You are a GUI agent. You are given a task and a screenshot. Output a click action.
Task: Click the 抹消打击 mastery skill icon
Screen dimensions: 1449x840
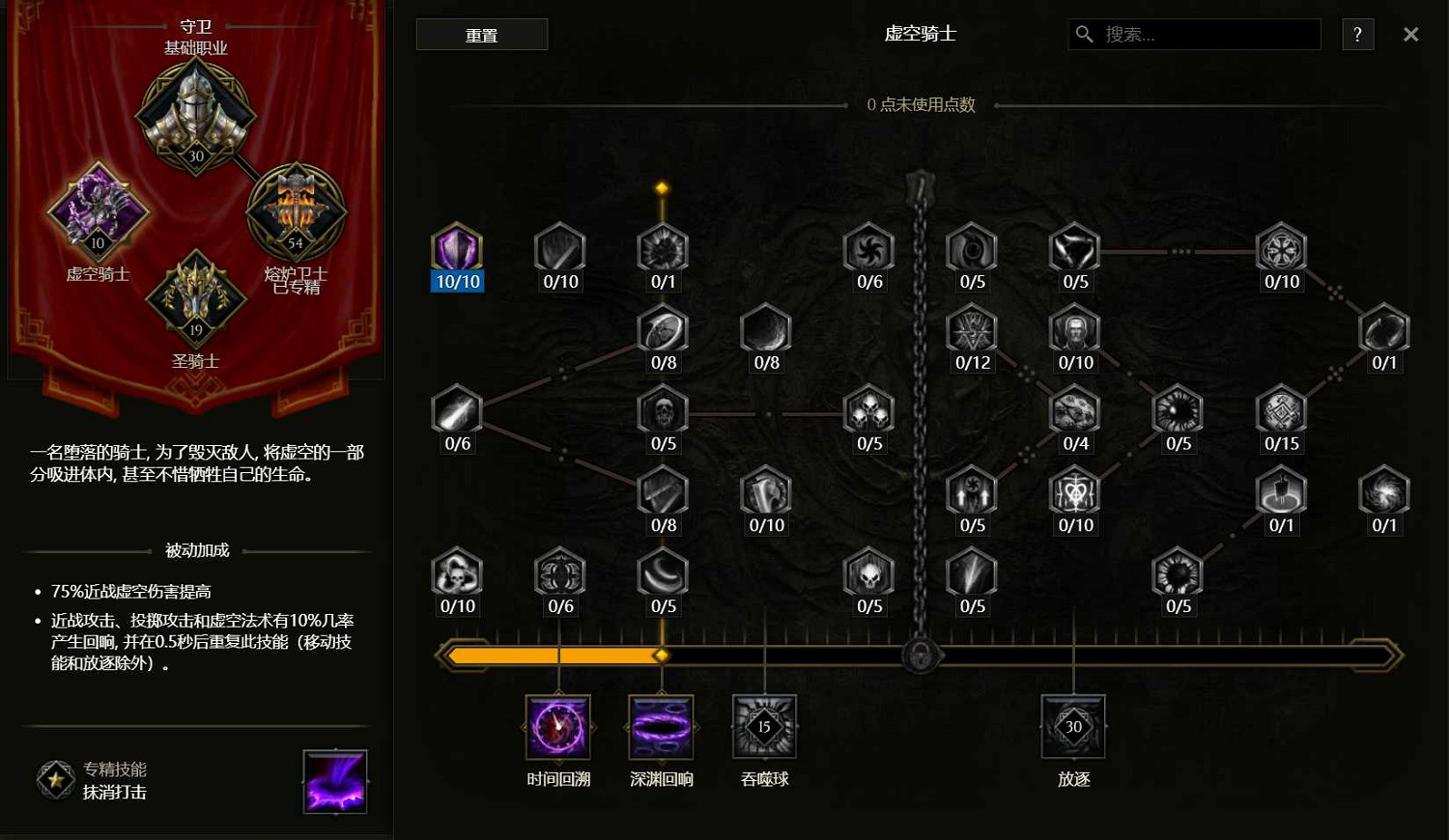click(x=335, y=781)
